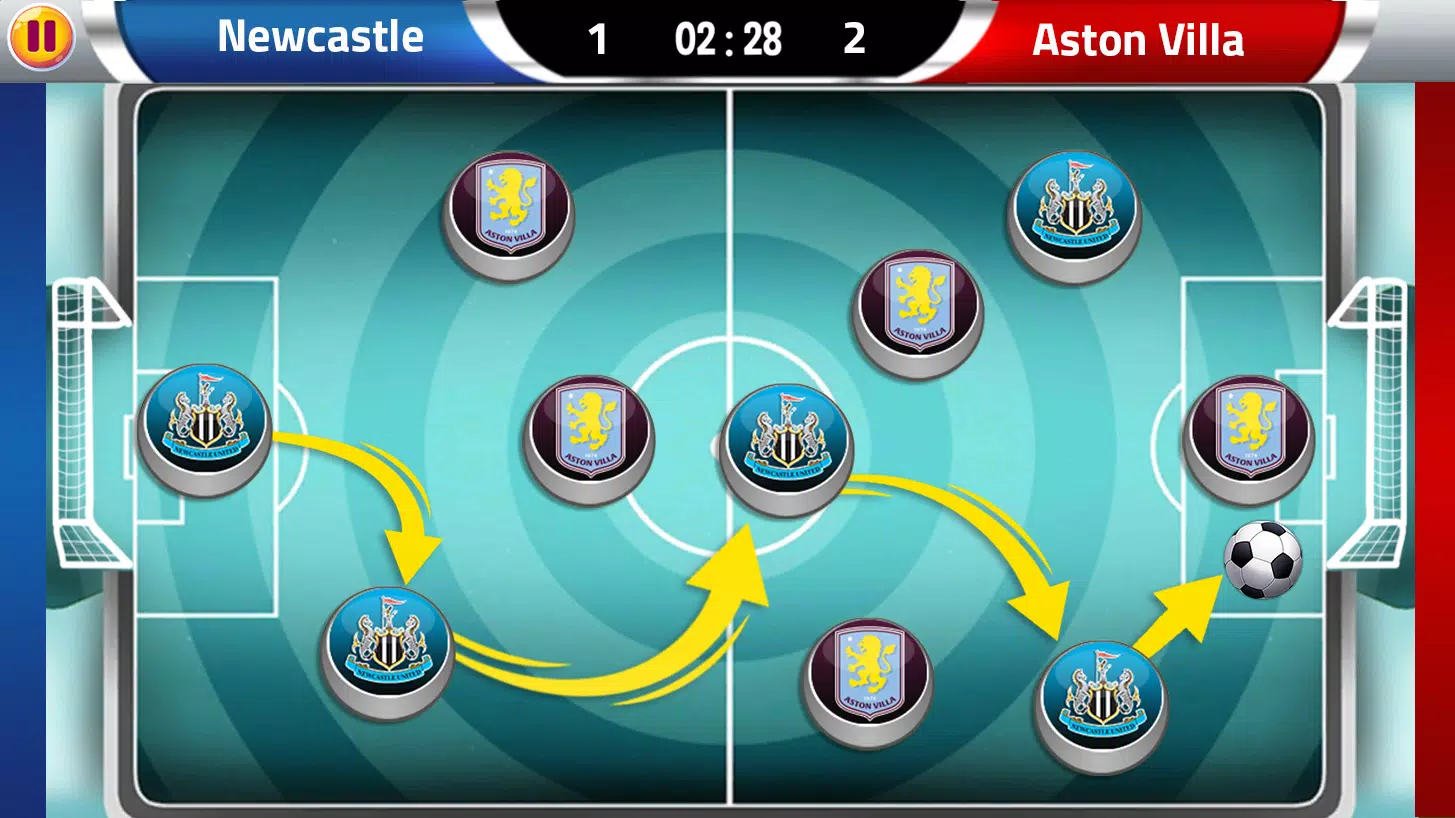
Task: Select the Aston Villa disc guarding the right goal
Action: coord(1248,434)
